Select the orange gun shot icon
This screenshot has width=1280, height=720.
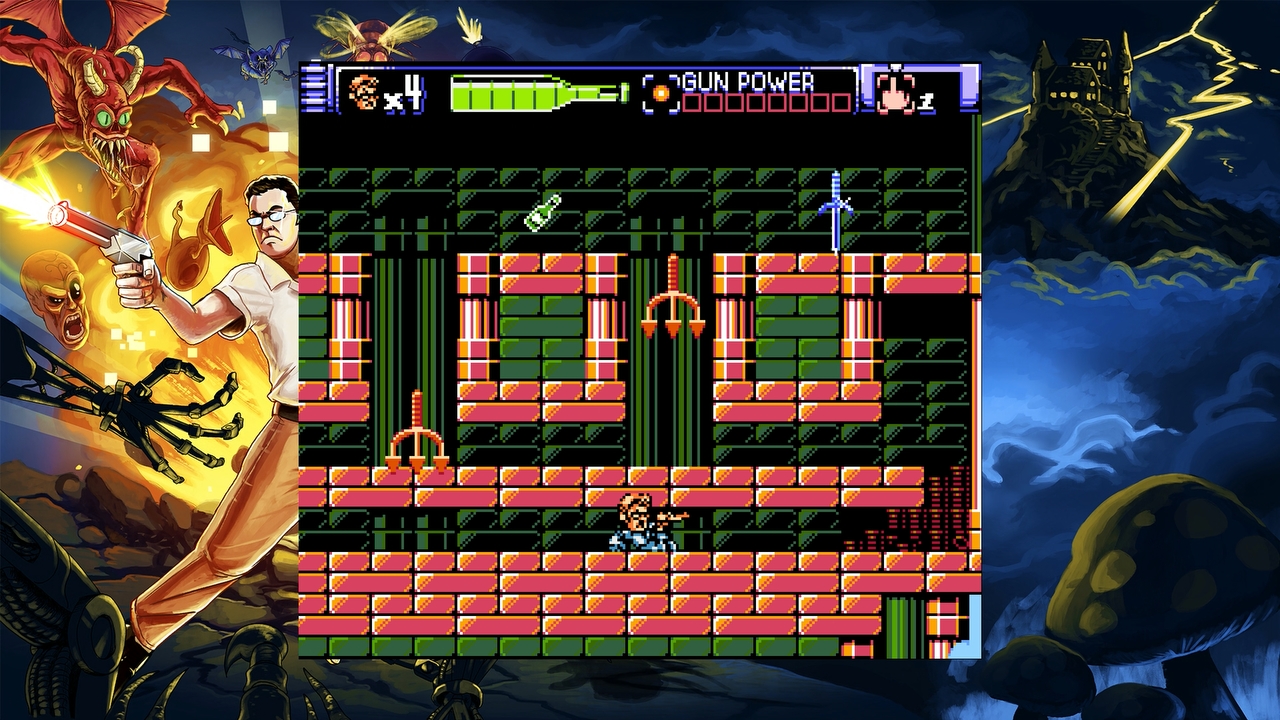pos(660,92)
